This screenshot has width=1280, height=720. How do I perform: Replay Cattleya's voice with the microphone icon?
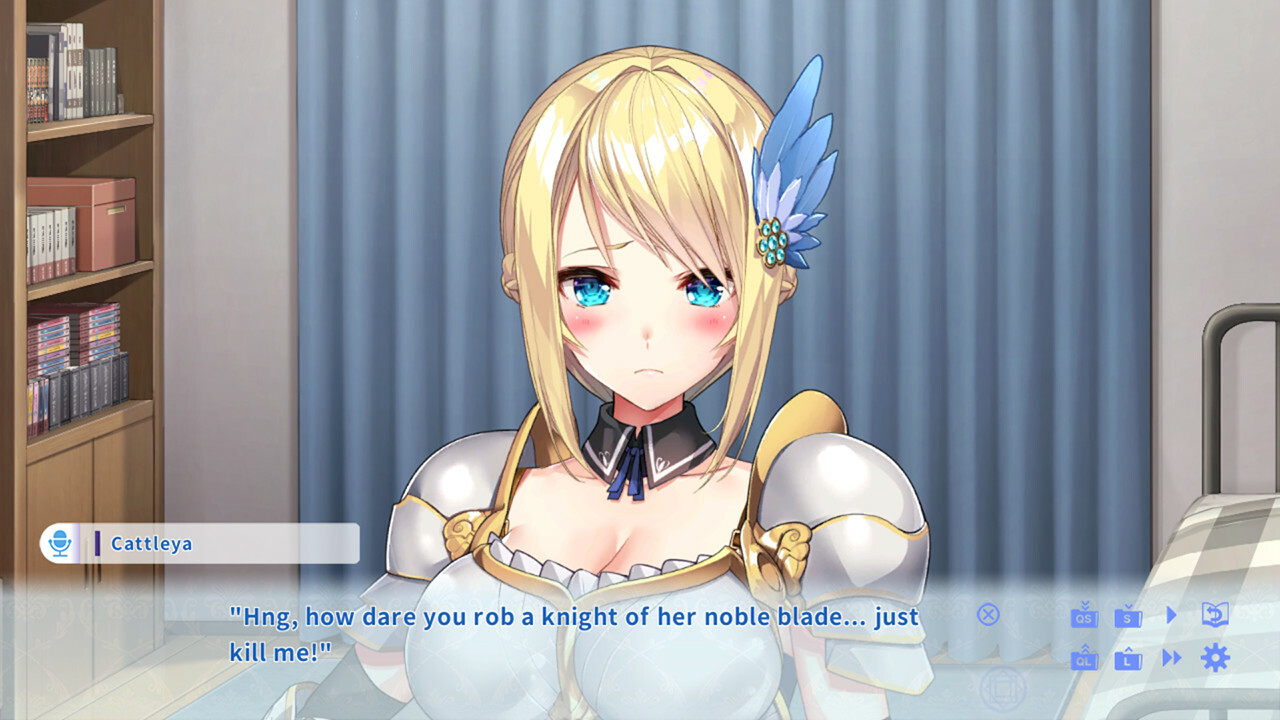pos(62,543)
